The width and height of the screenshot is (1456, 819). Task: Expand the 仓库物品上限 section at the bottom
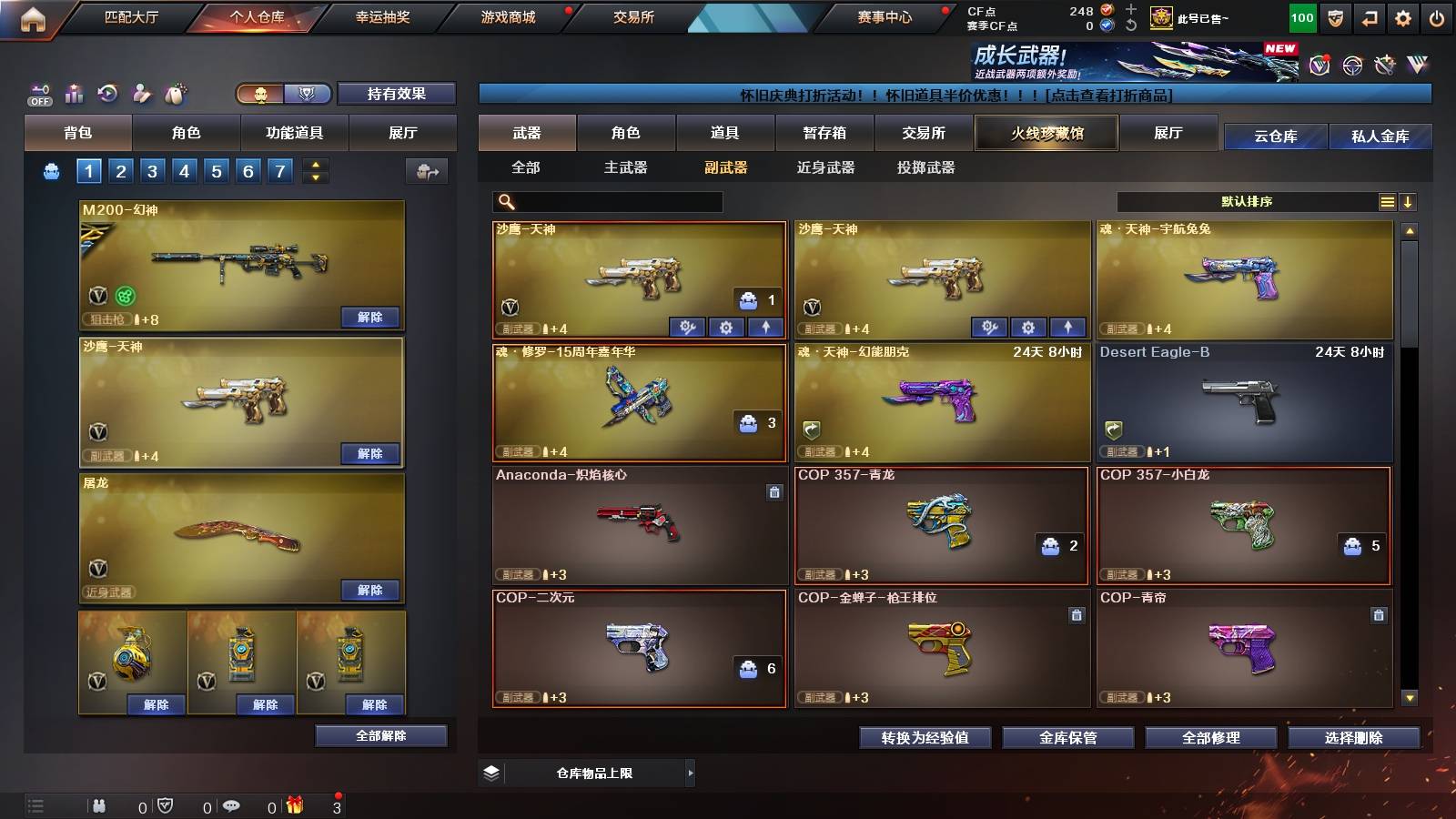pyautogui.click(x=692, y=773)
